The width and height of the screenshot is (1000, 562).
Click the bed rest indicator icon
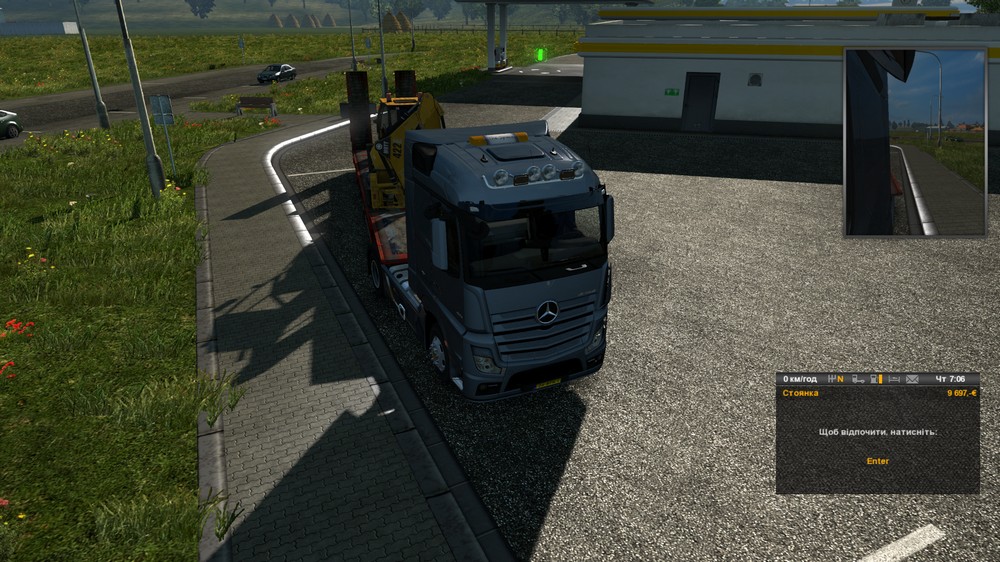click(893, 379)
